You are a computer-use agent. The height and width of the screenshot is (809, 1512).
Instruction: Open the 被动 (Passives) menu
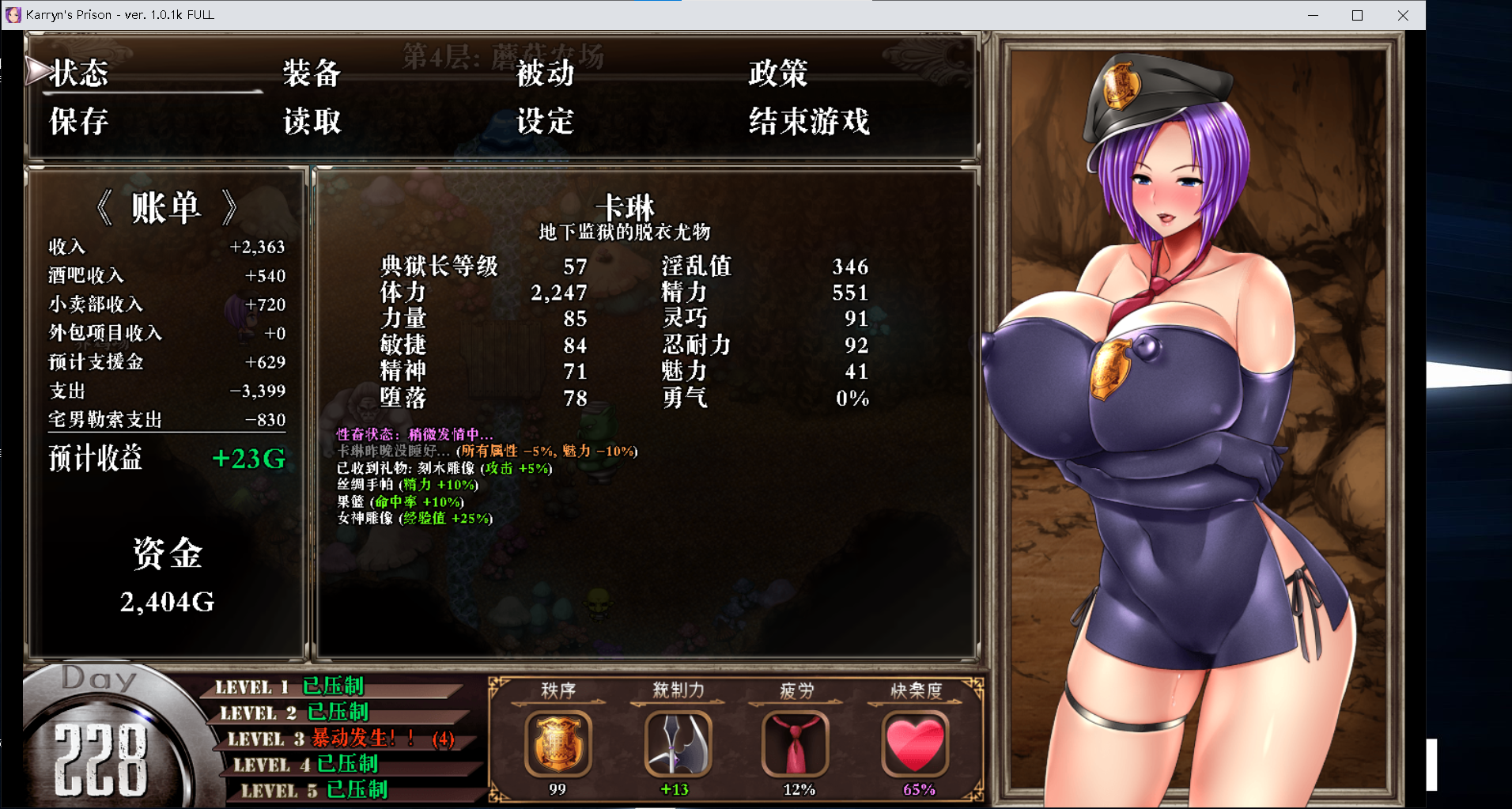pyautogui.click(x=545, y=74)
